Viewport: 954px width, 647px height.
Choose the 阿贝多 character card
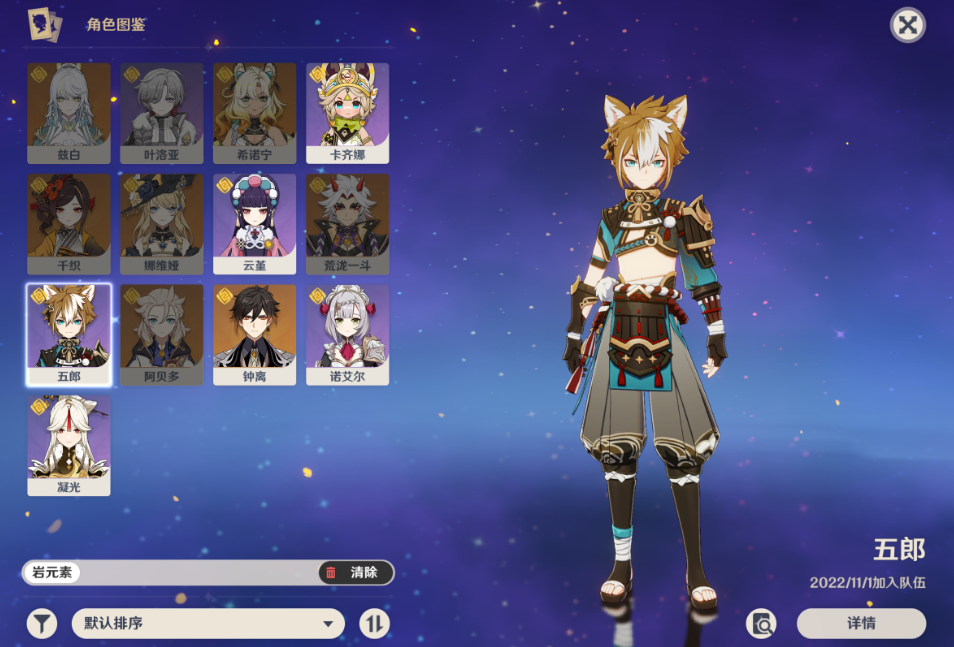[162, 334]
